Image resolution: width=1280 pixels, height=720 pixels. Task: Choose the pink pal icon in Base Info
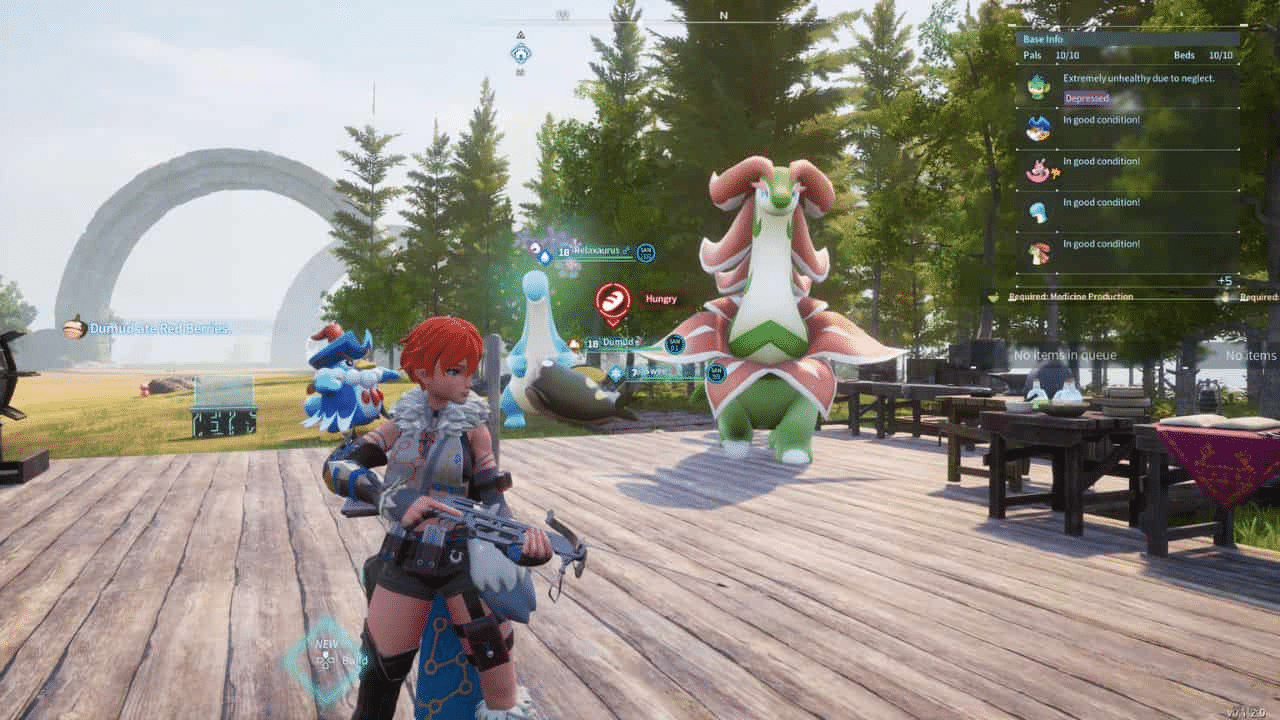[x=1037, y=170]
